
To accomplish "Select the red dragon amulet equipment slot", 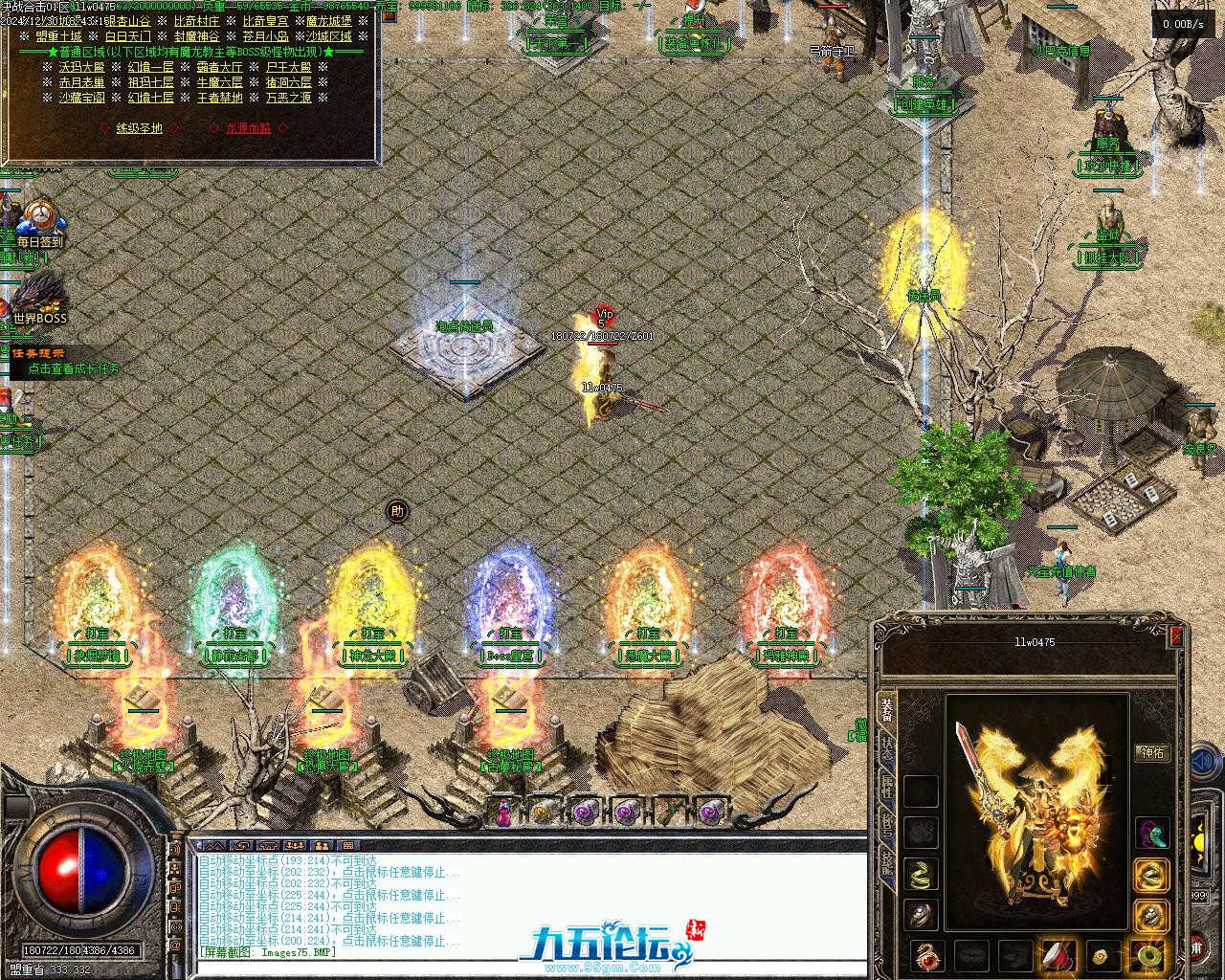I will (x=926, y=954).
